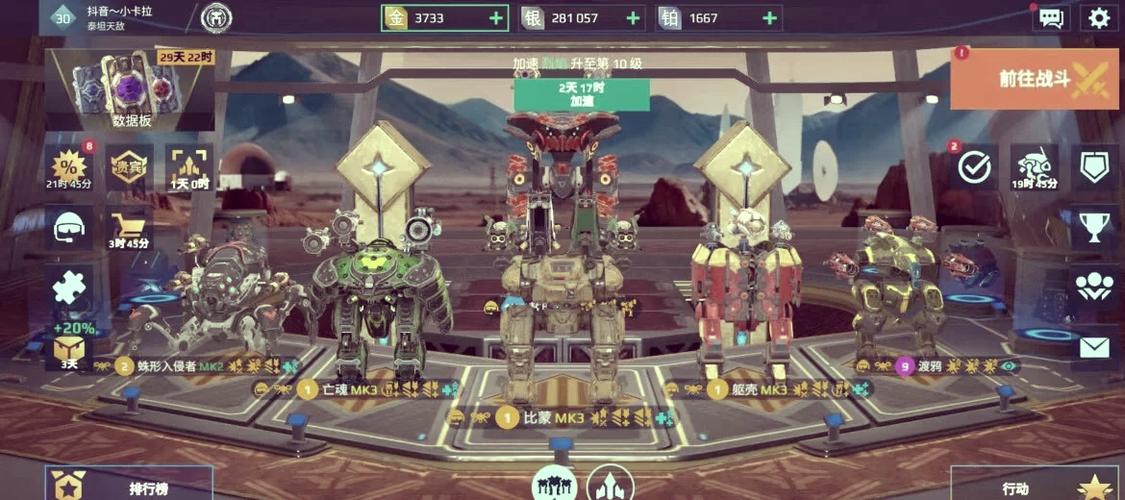
Task: Open the 排行榜 leaderboard
Action: tap(128, 487)
